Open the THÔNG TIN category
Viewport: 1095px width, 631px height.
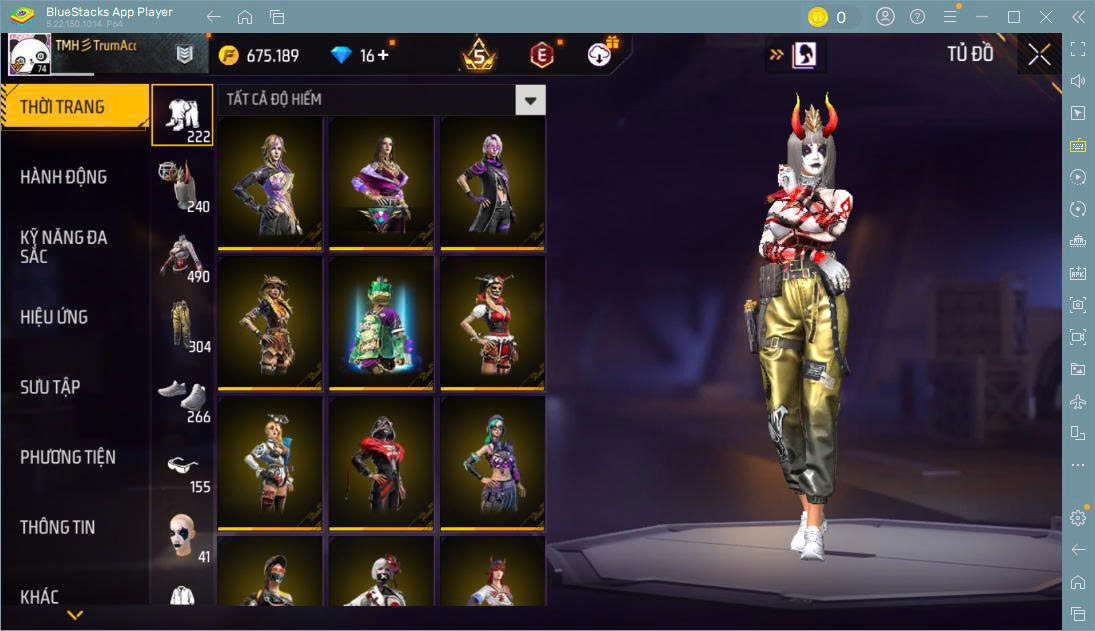58,527
